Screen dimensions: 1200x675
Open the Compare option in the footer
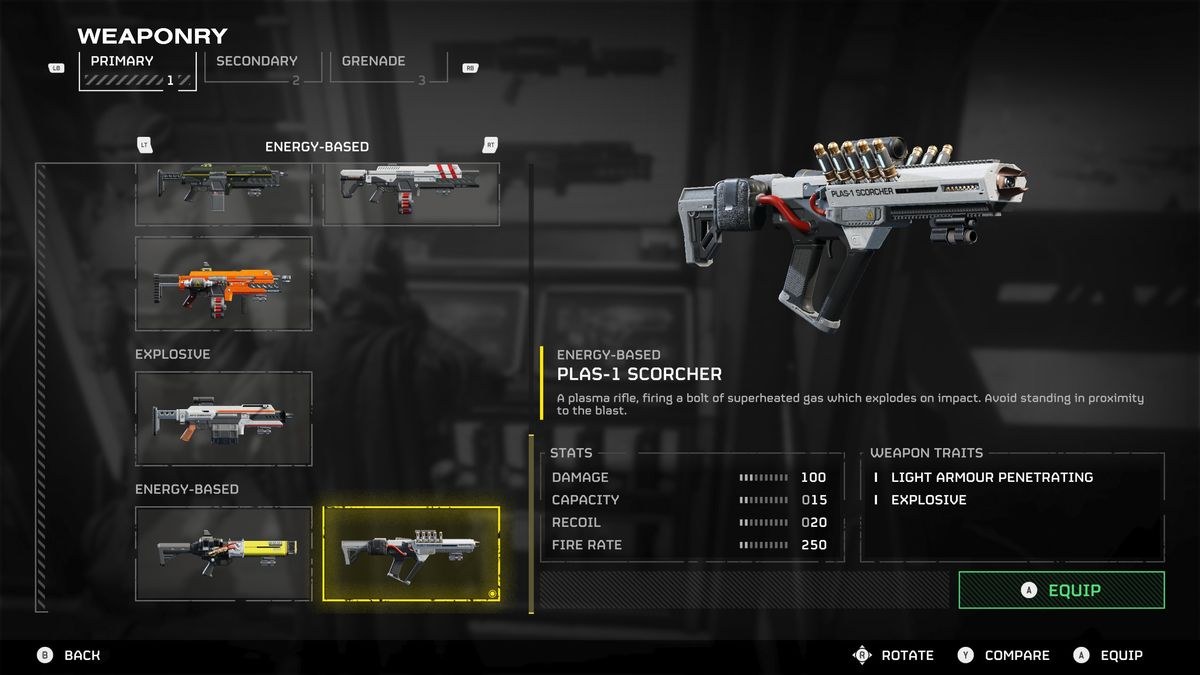[x=1005, y=655]
